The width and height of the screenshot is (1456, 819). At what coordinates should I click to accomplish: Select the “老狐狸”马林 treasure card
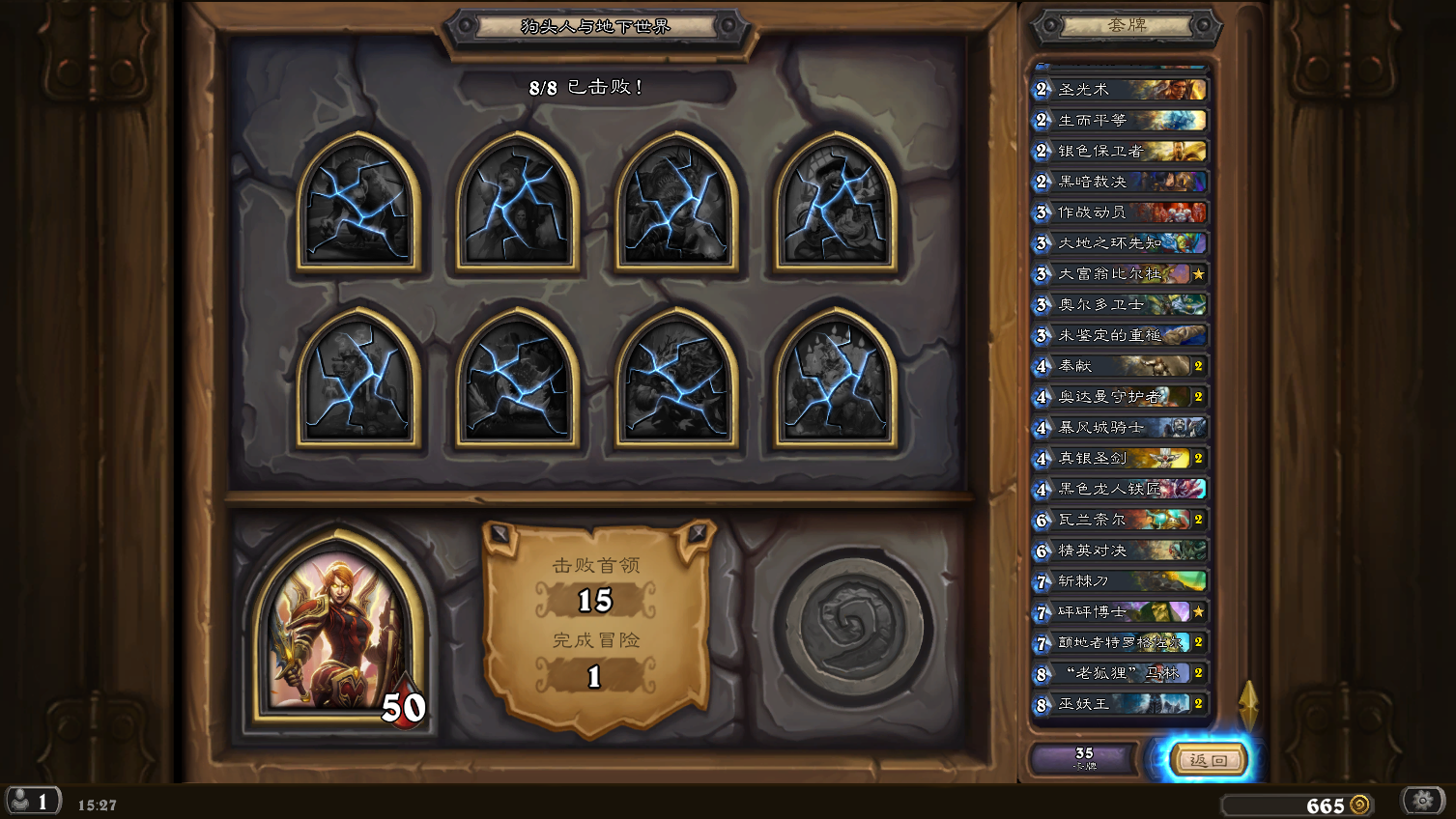coord(1121,673)
